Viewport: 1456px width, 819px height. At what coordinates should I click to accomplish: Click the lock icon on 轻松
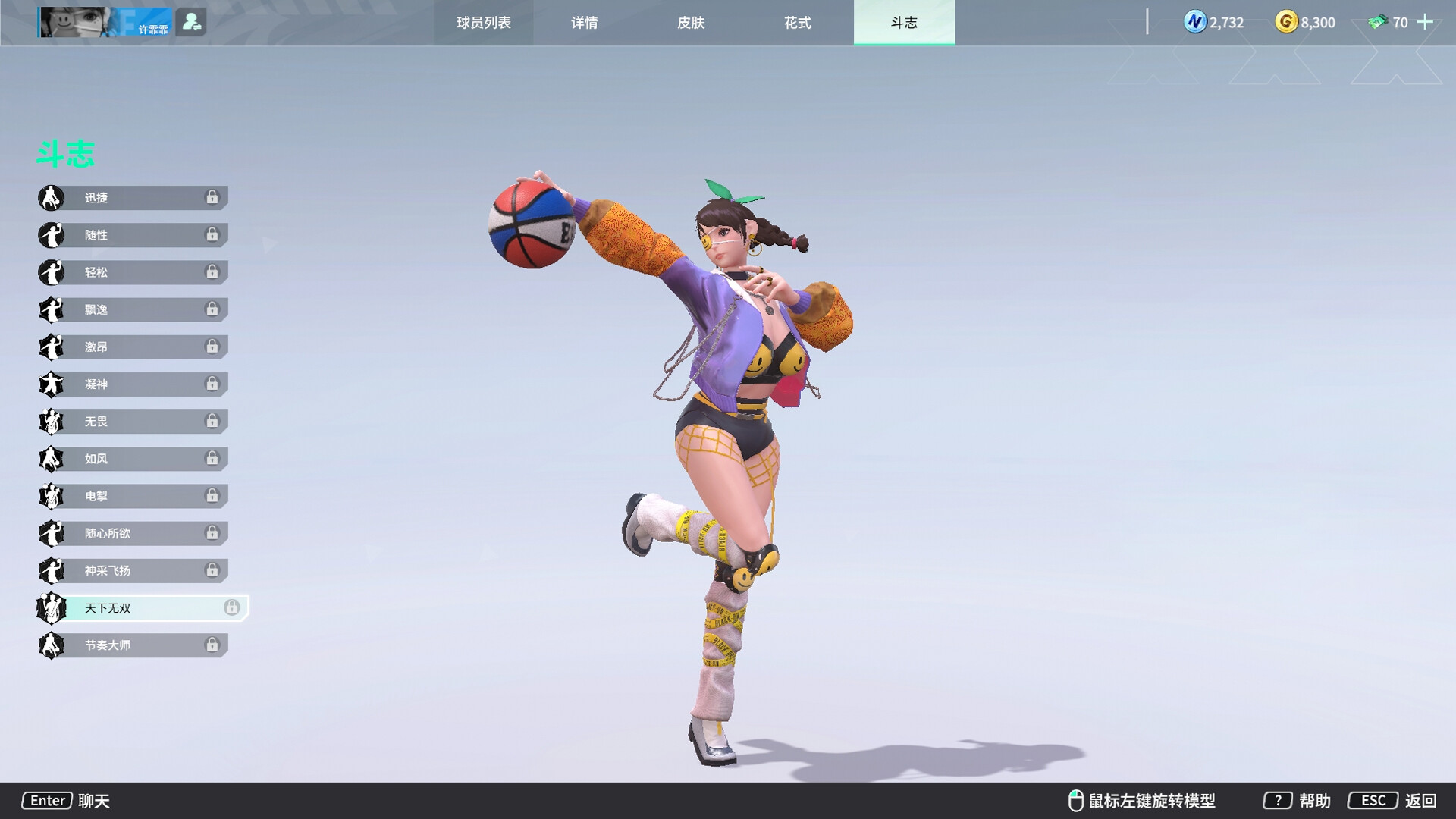[x=213, y=272]
